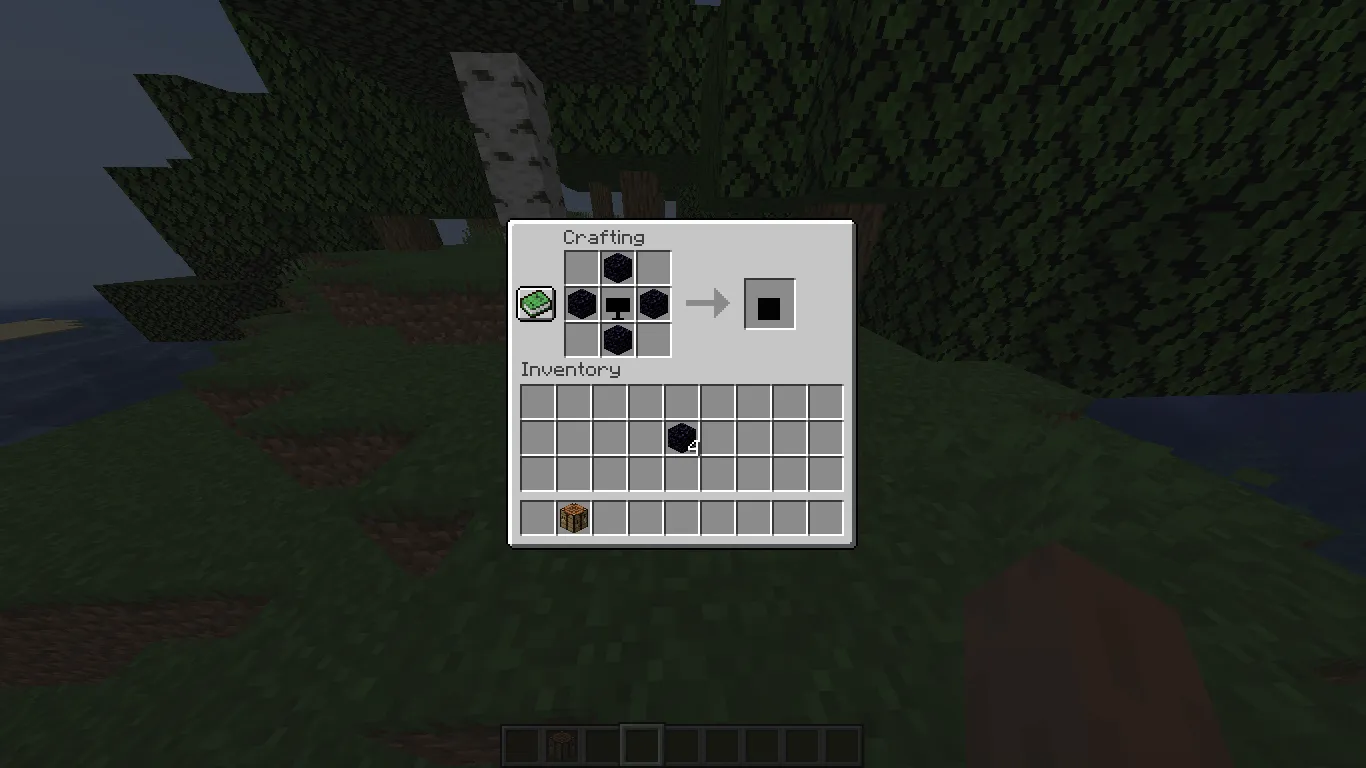The width and height of the screenshot is (1366, 768).
Task: Select the monitor item in the crafting grid center
Action: point(618,303)
